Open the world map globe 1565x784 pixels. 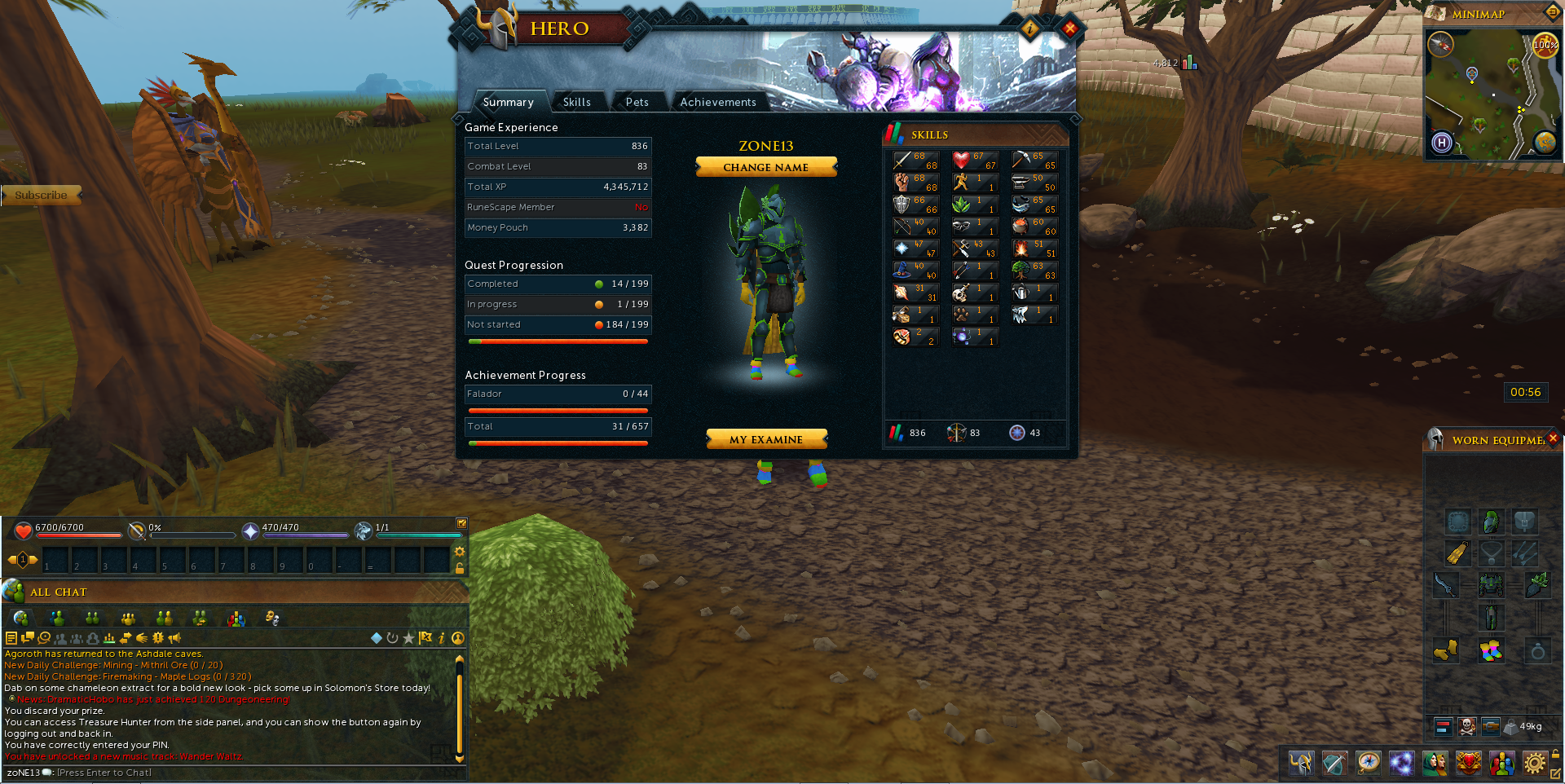coord(1545,143)
